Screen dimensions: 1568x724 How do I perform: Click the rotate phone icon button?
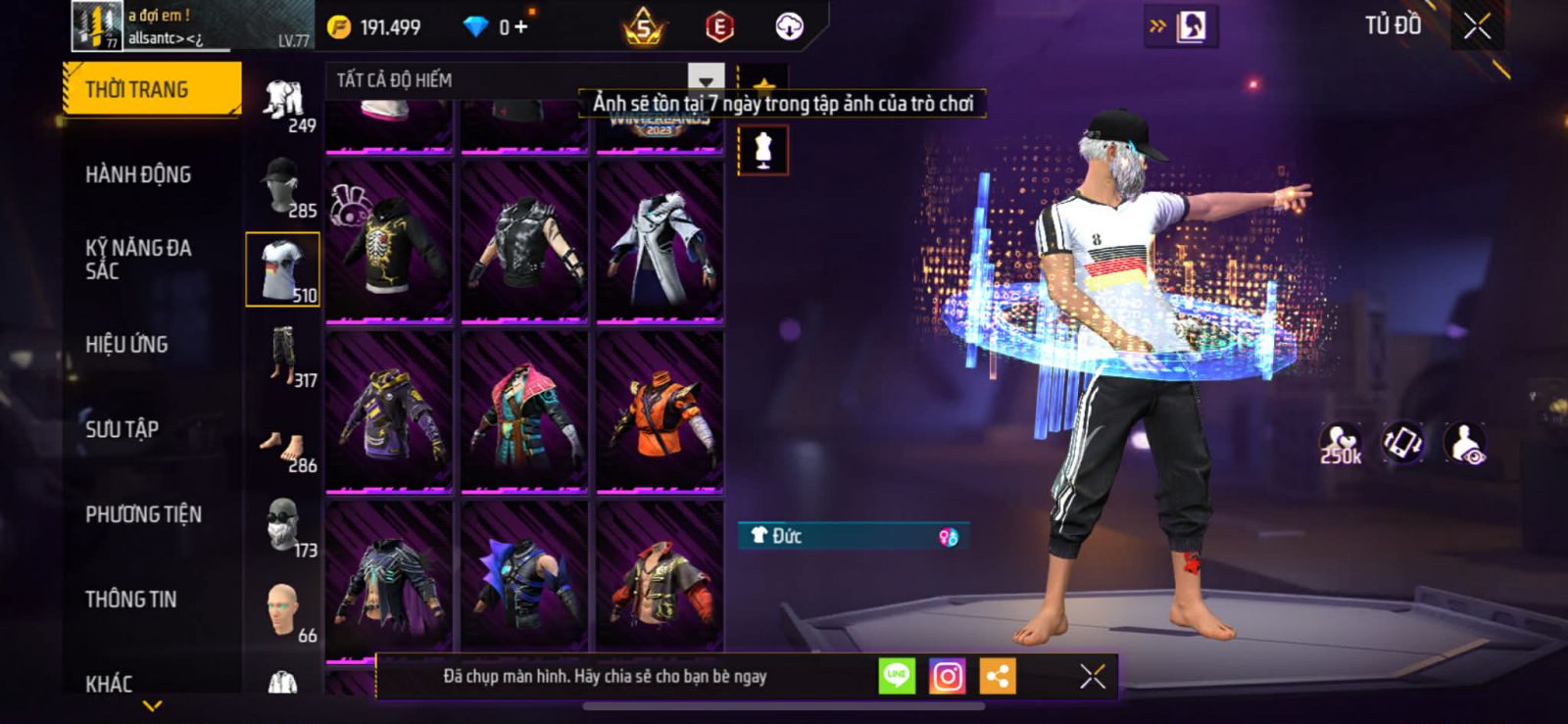1402,443
